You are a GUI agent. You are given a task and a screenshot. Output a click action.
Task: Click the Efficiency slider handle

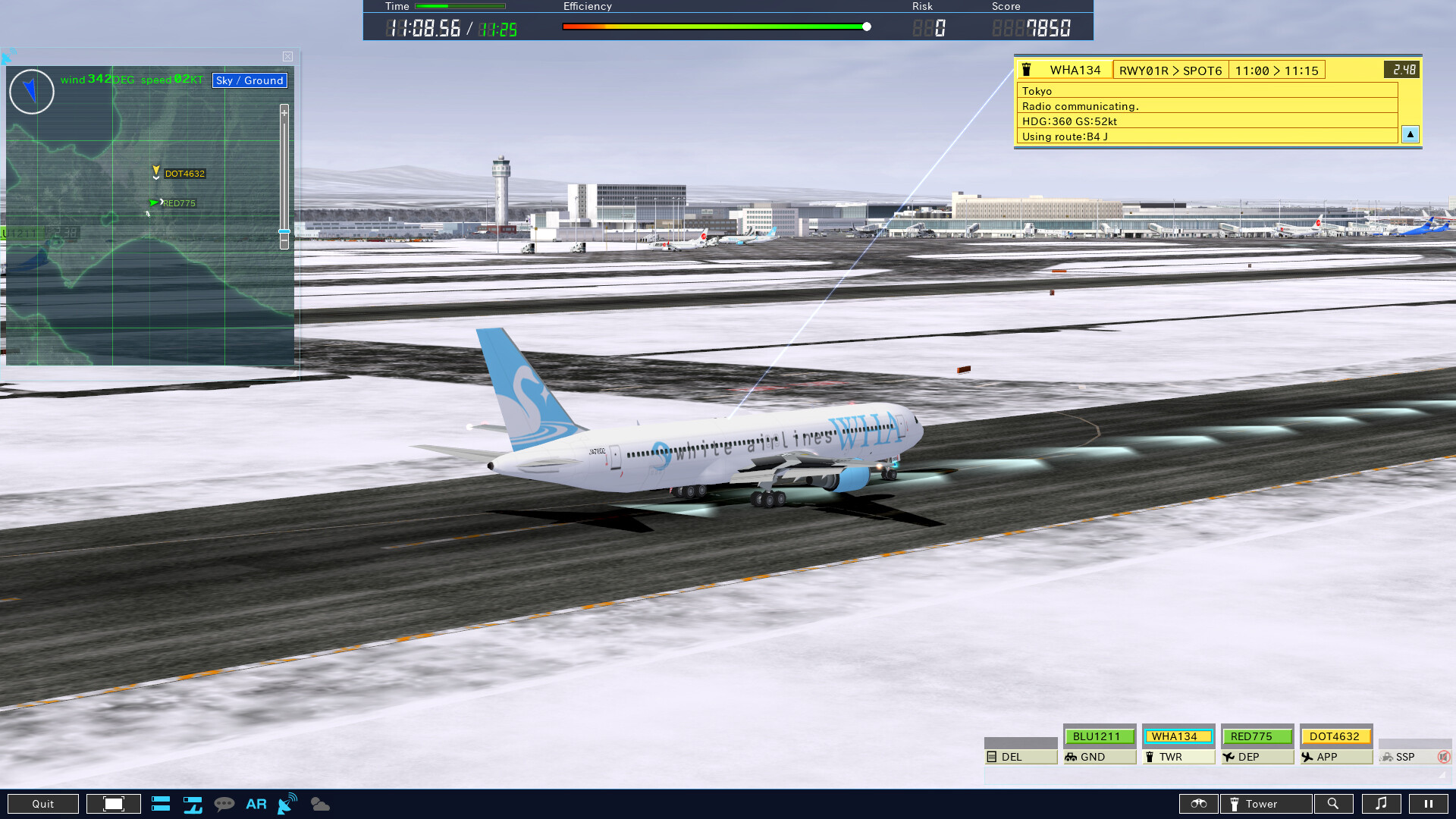click(867, 25)
